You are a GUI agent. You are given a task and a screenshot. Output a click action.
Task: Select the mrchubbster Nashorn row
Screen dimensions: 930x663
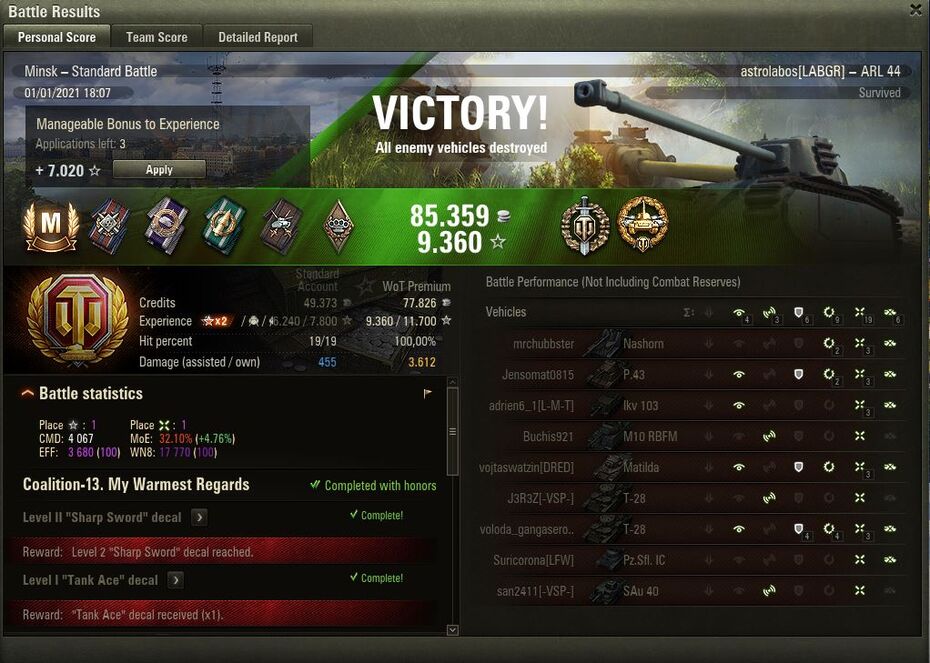pyautogui.click(x=694, y=344)
